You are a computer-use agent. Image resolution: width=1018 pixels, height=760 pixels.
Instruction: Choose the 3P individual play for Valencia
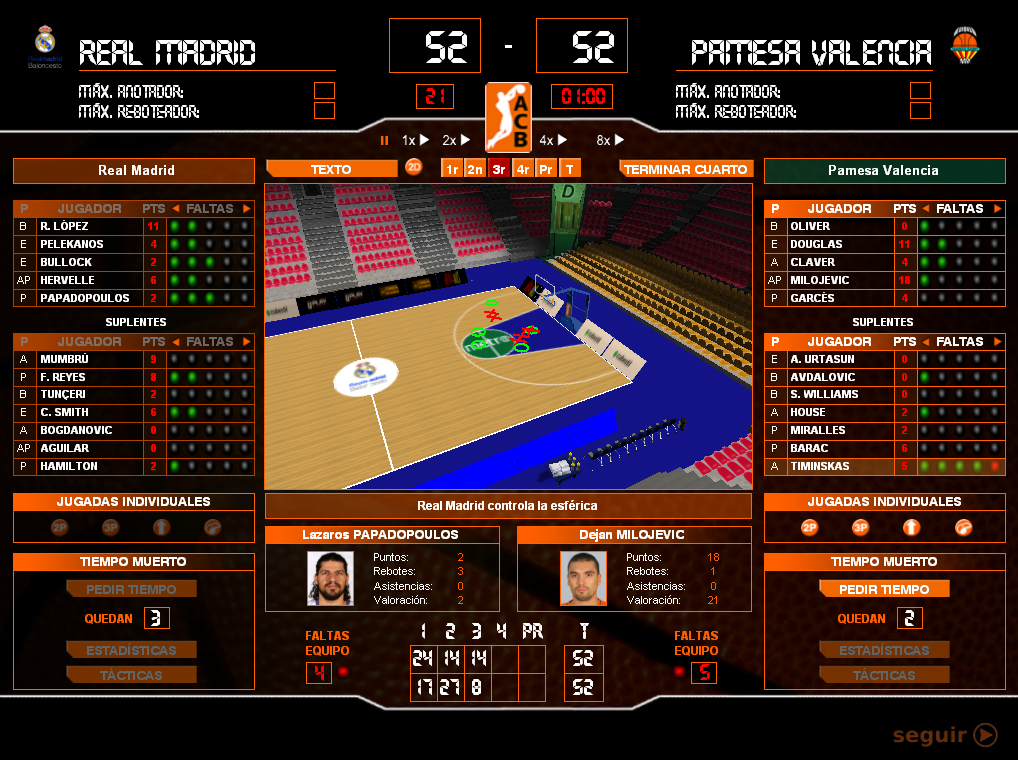[x=860, y=527]
